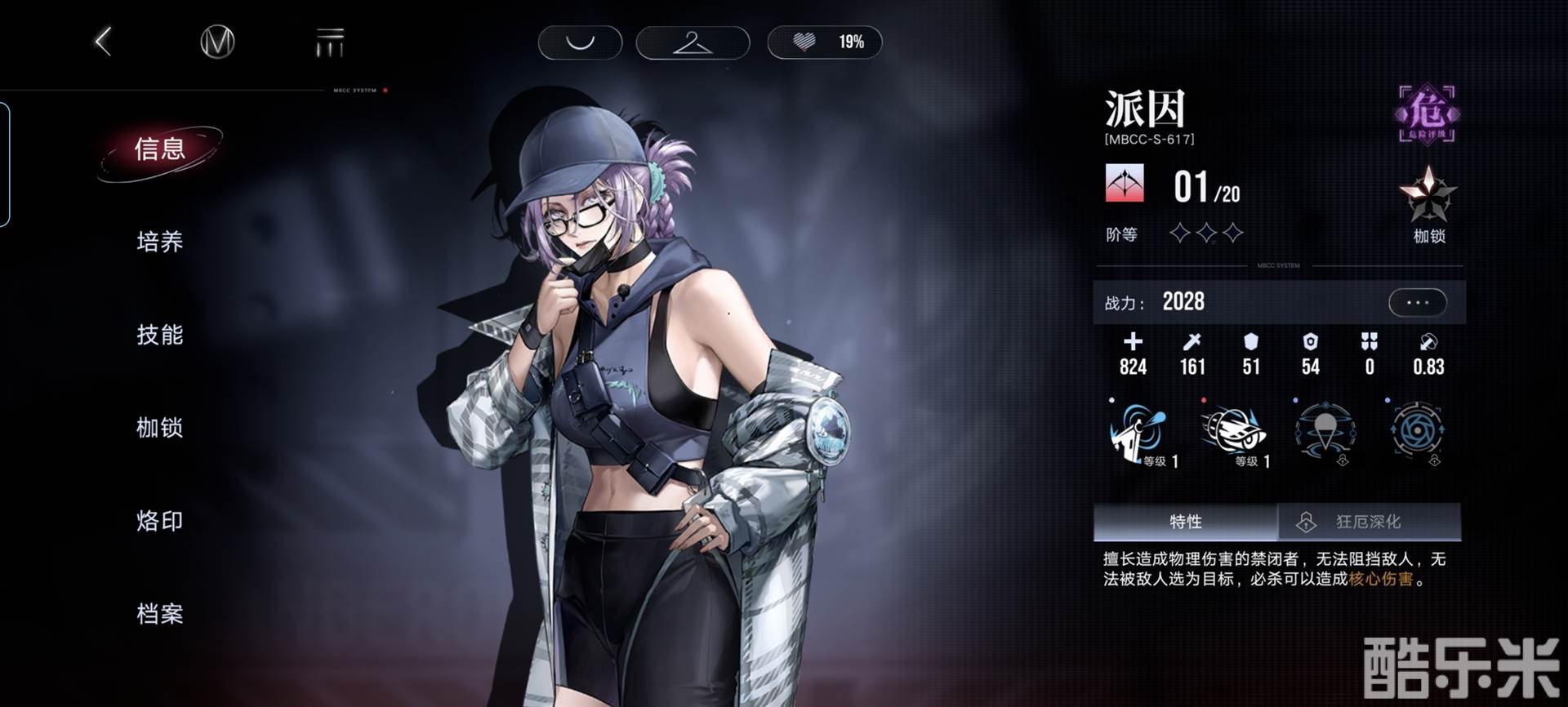Click the locked parachute skill icon
1568x707 pixels.
pos(1325,433)
